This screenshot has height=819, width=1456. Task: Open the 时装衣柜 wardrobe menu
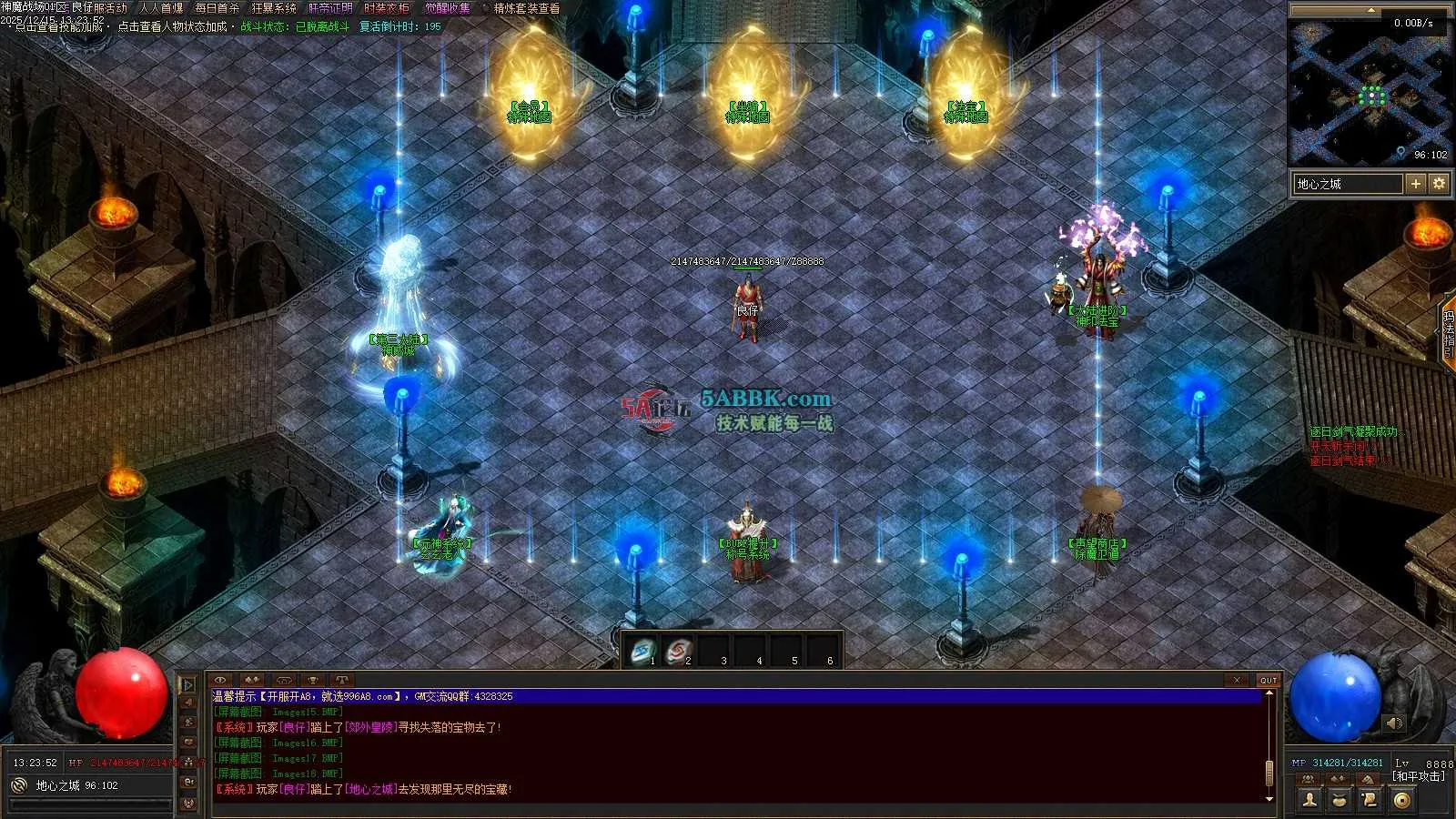pyautogui.click(x=387, y=8)
